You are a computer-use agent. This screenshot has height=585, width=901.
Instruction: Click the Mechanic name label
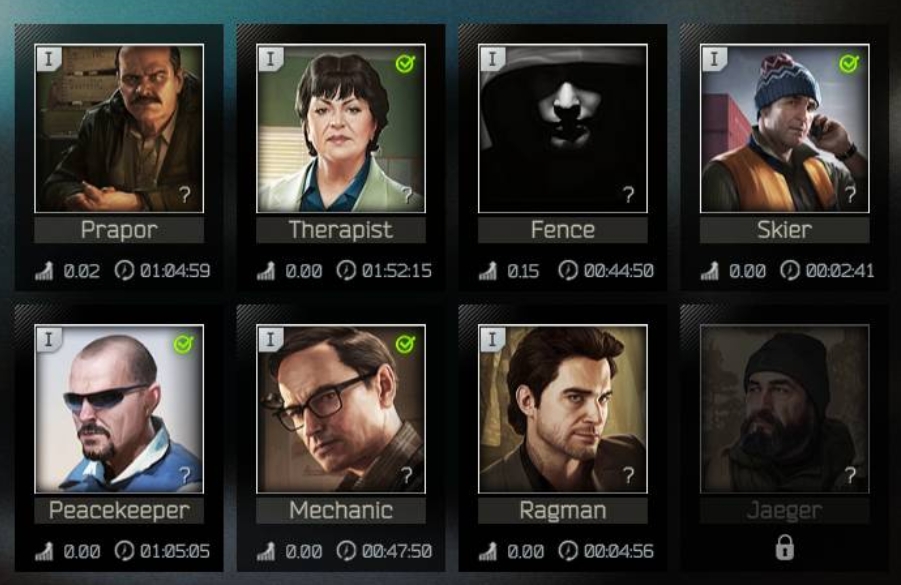point(341,511)
